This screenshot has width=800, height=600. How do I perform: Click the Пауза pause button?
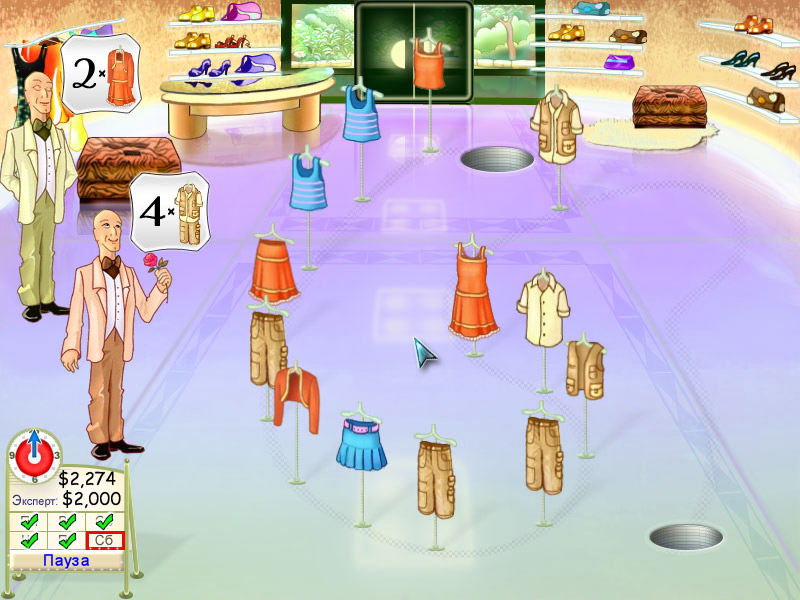[66, 560]
